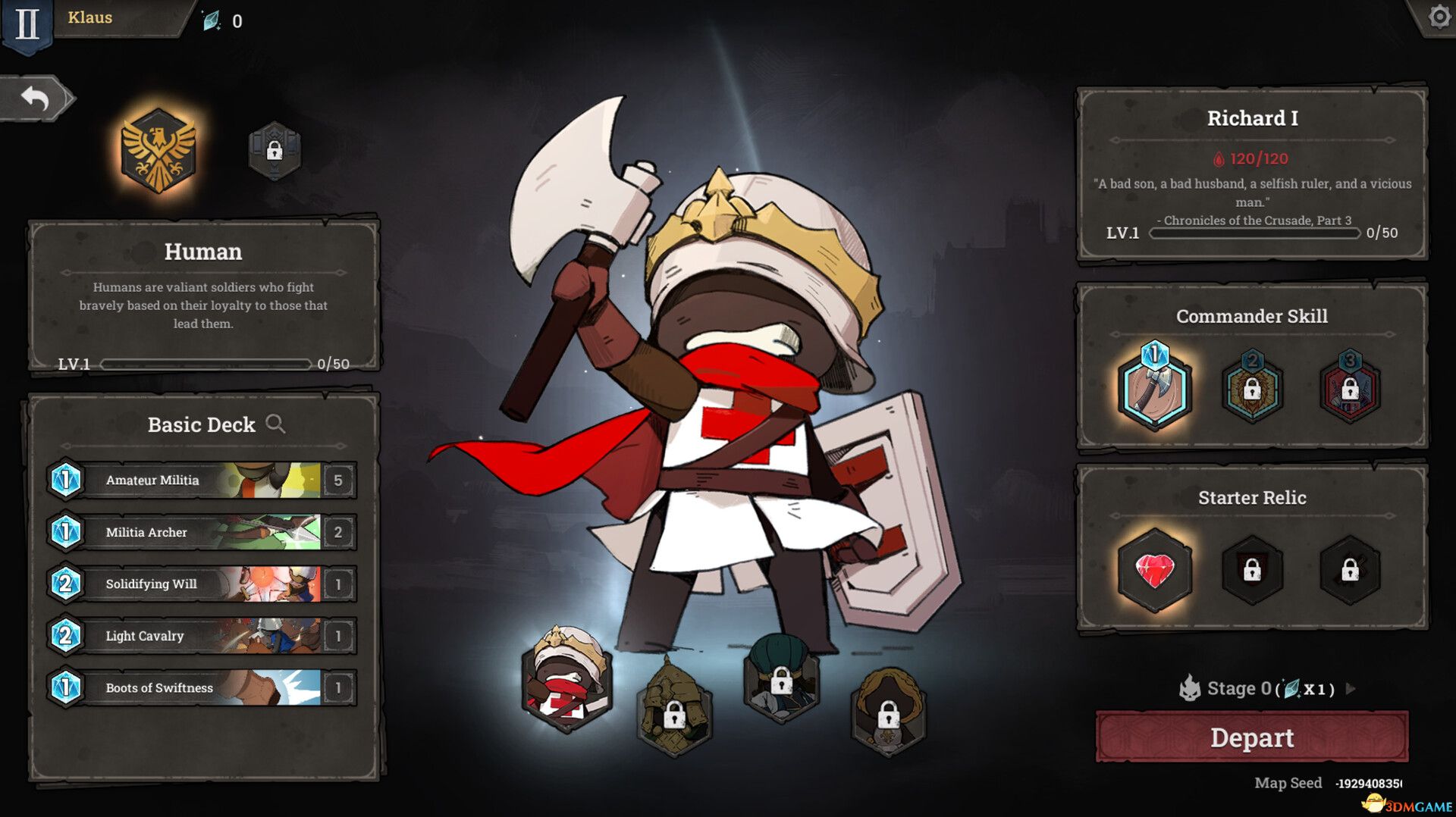1456x817 pixels.
Task: Click the back arrow to return
Action: click(36, 97)
